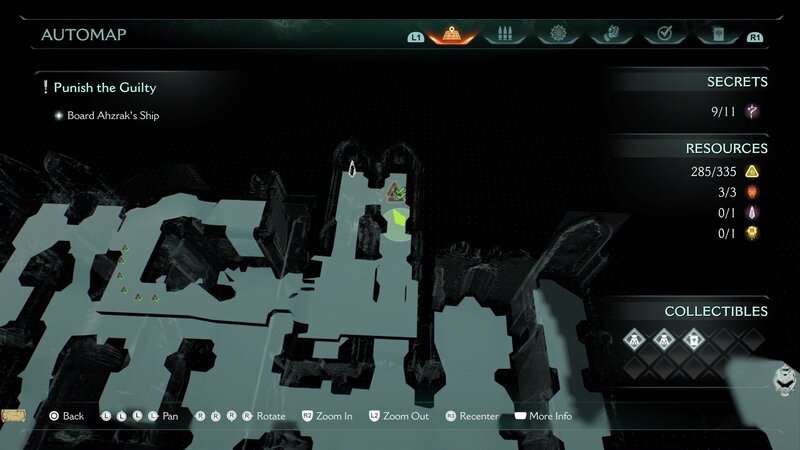Select the third collectible diamond slot
This screenshot has width=800, height=450.
[692, 340]
